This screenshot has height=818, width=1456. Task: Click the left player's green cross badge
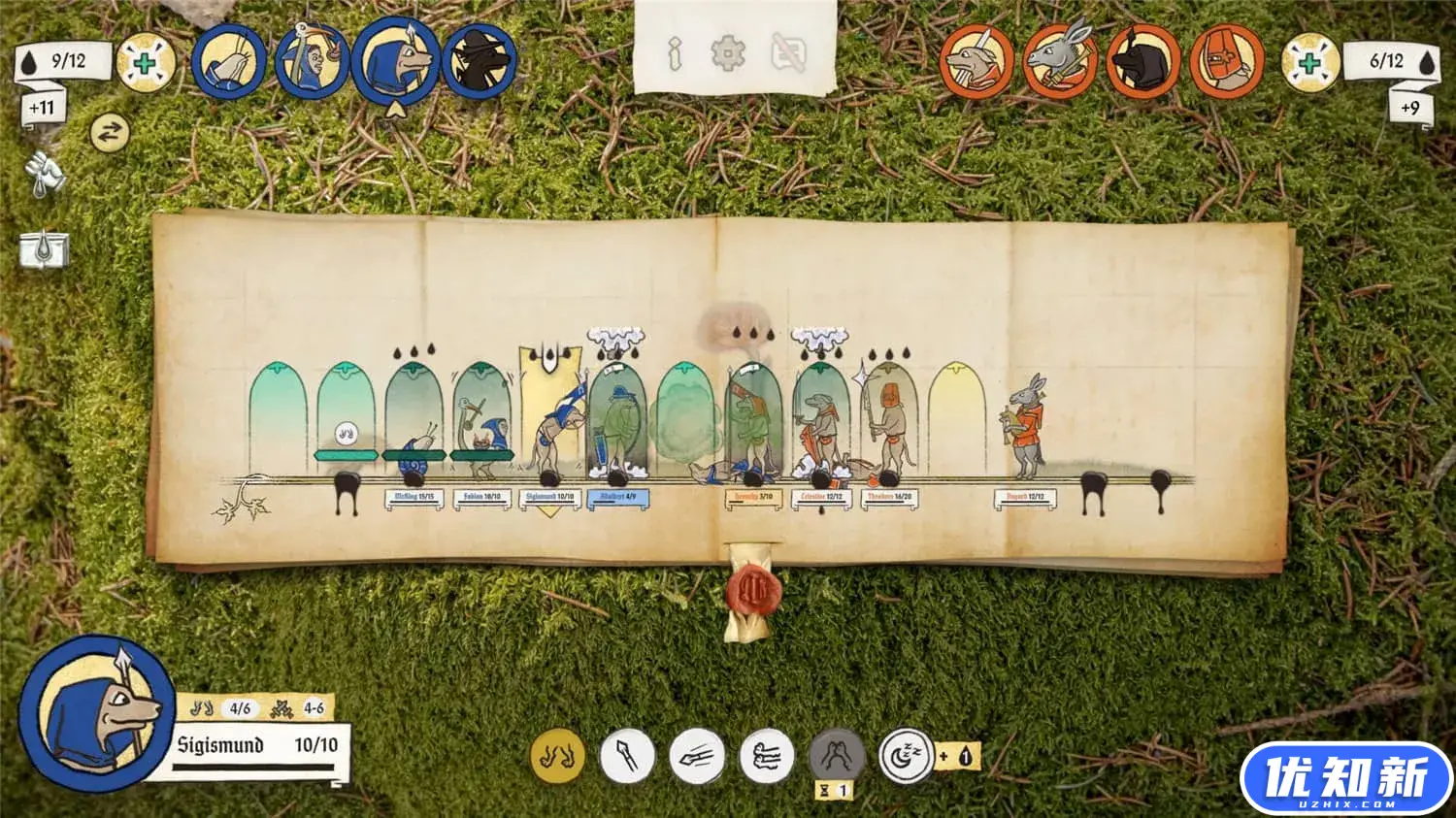tap(146, 62)
